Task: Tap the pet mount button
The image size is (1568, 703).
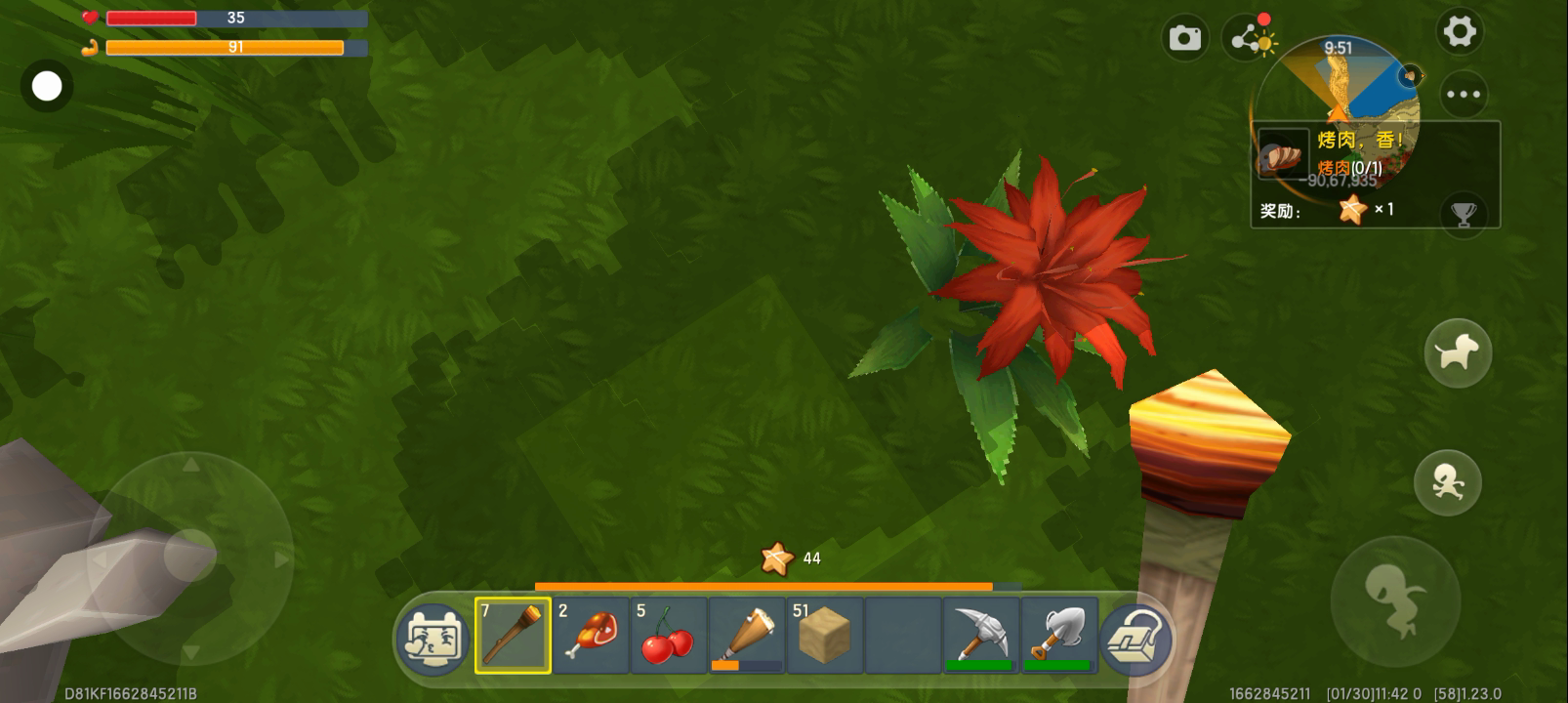Action: [x=1458, y=352]
